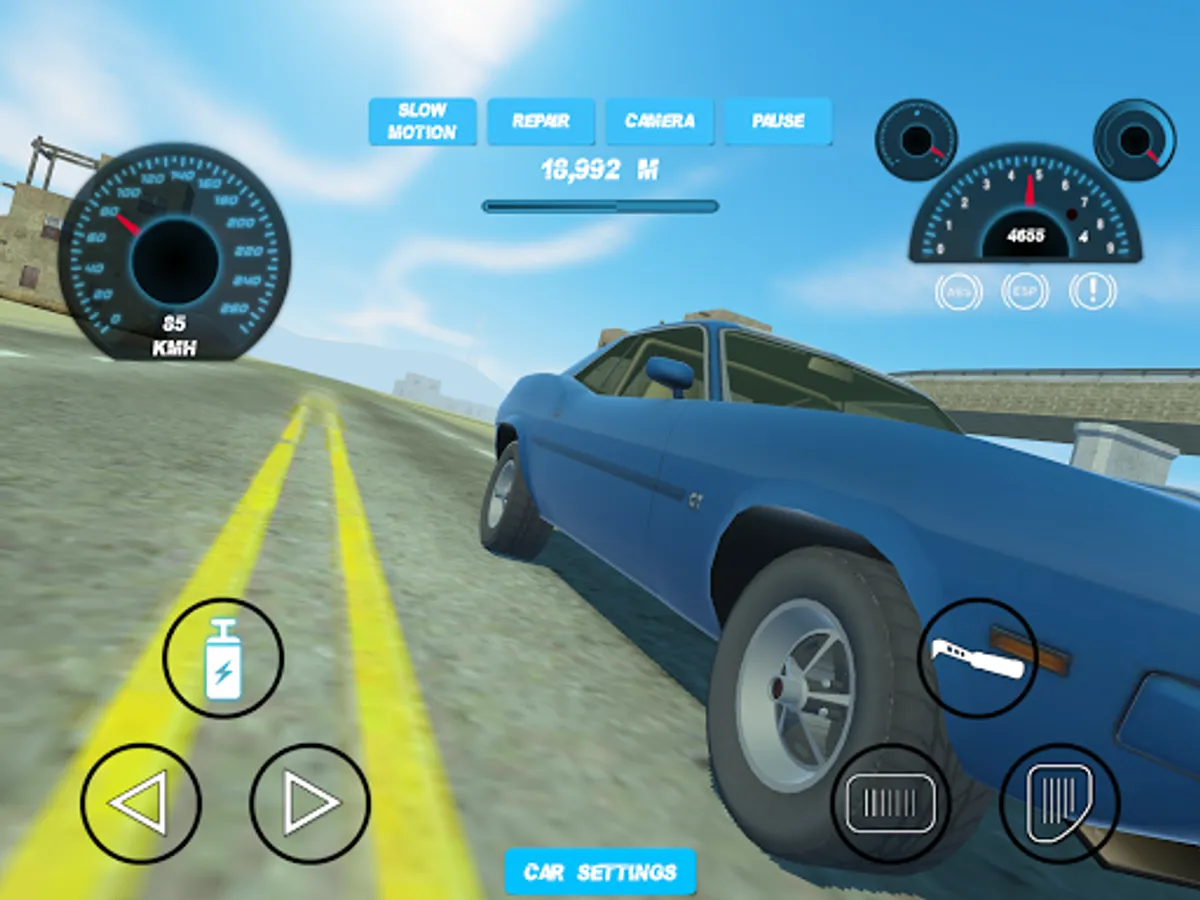1200x900 pixels.
Task: Pause the game
Action: tap(778, 121)
